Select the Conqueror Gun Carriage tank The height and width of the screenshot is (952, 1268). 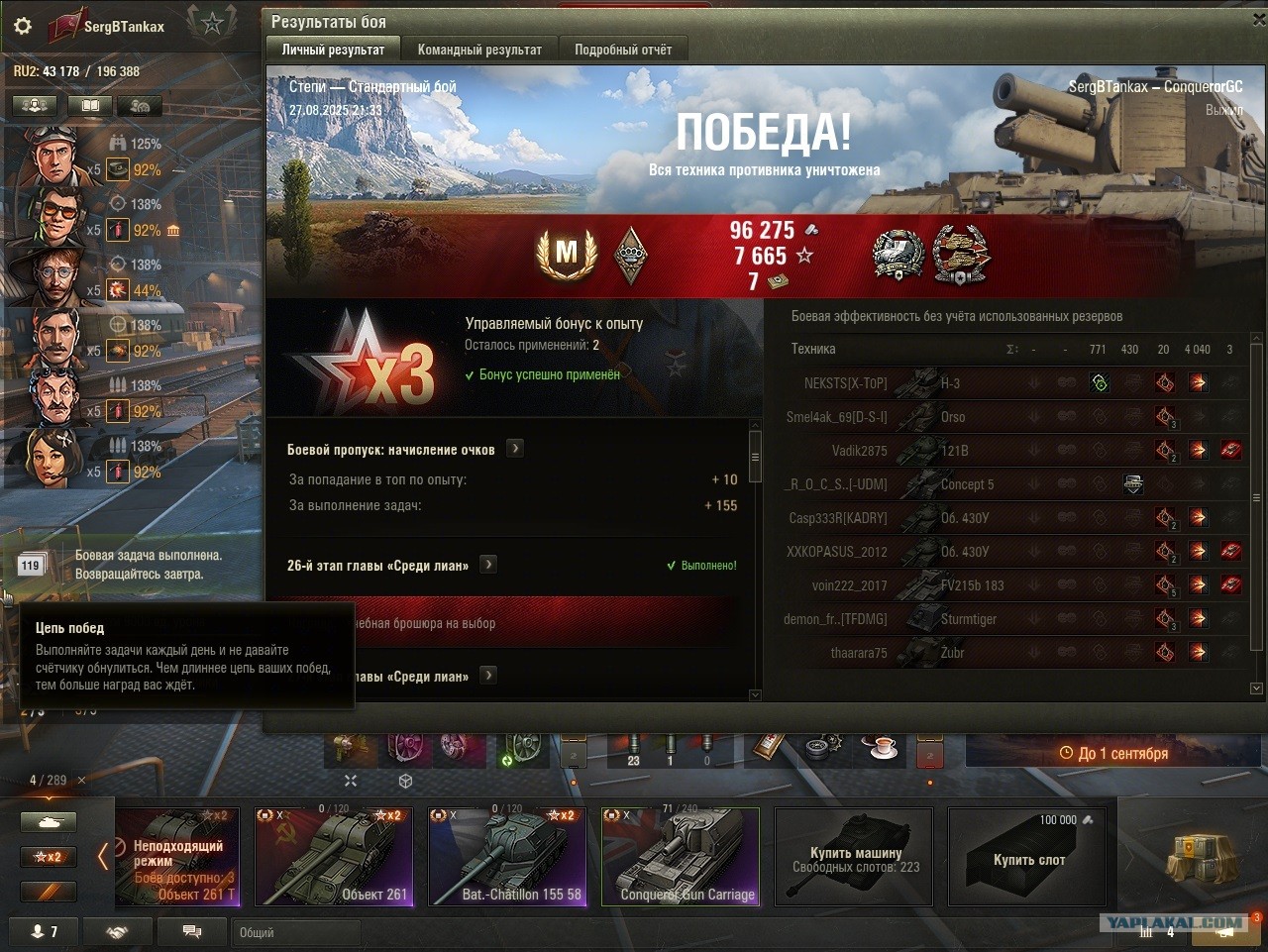tap(681, 857)
